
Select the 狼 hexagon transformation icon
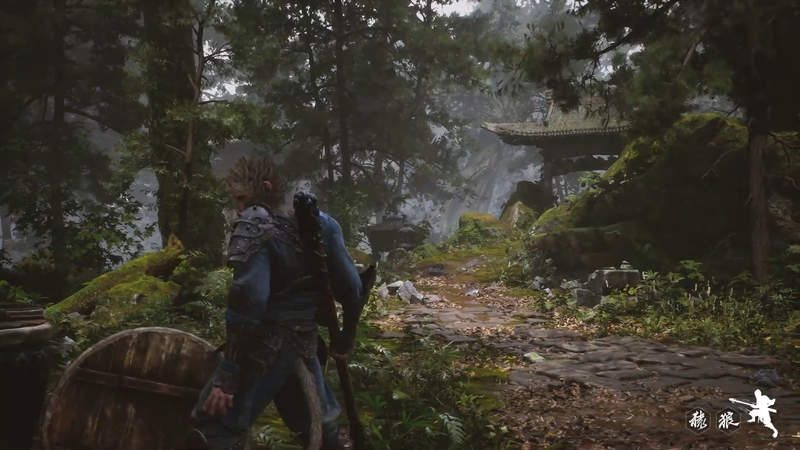pos(726,420)
